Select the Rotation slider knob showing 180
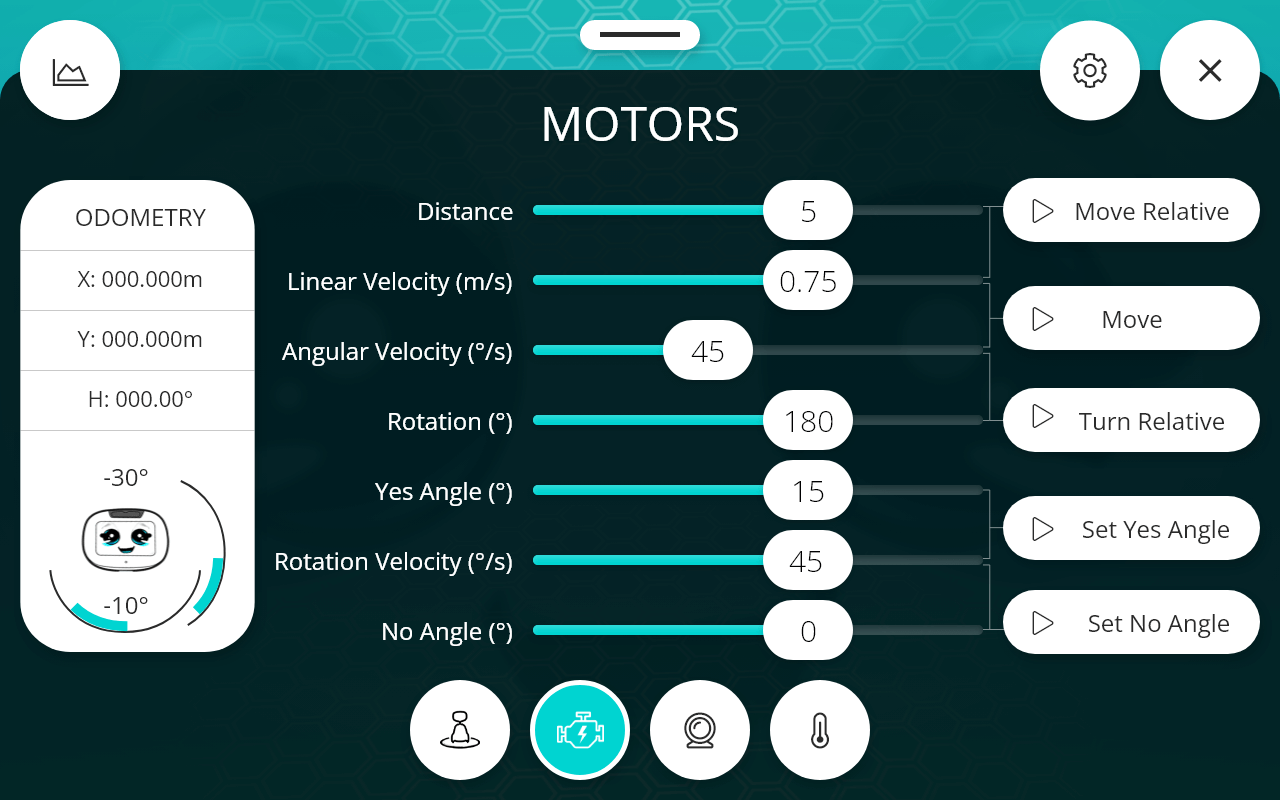This screenshot has height=800, width=1280. tap(808, 421)
